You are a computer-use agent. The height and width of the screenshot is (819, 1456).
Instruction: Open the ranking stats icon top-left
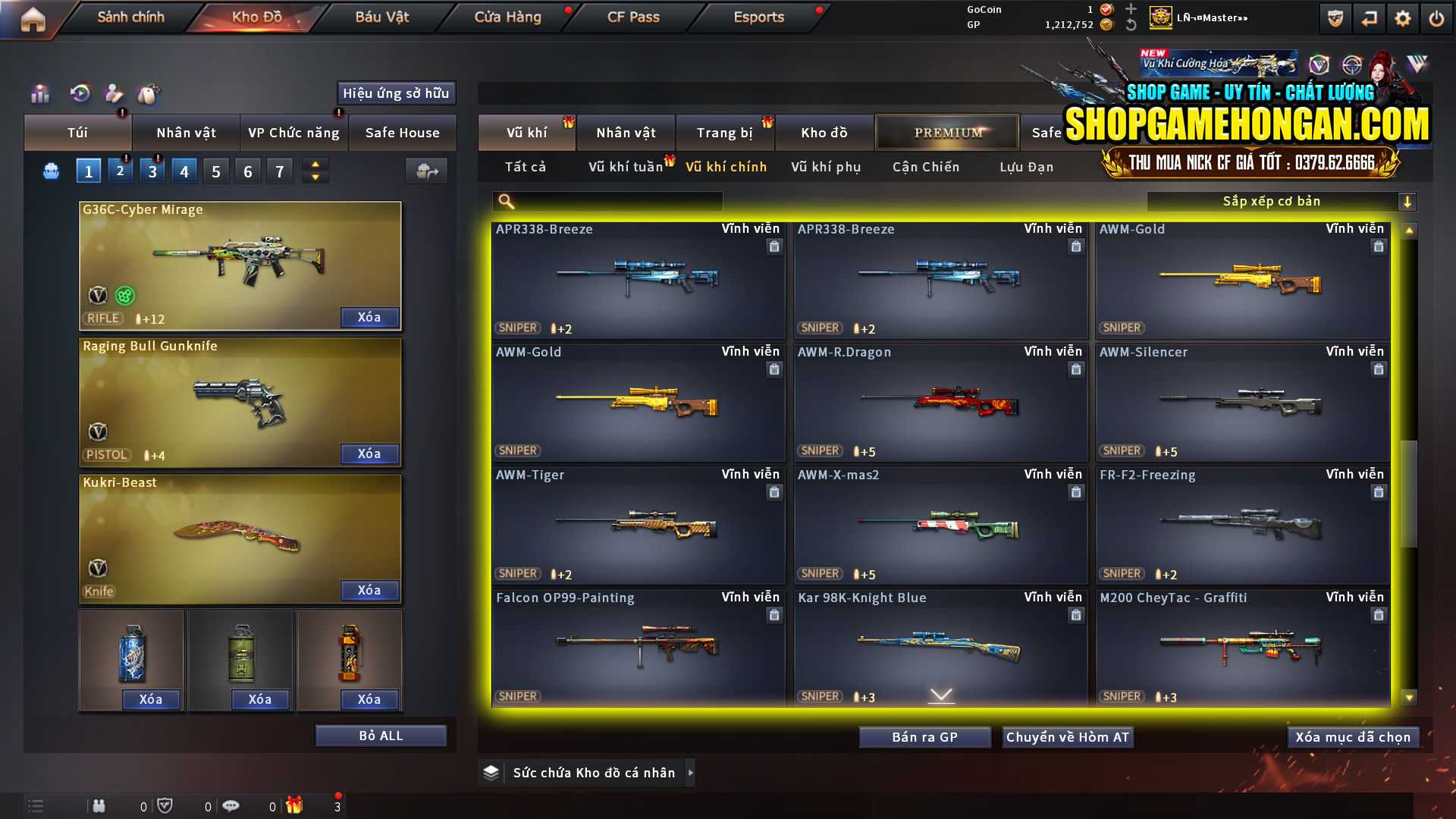pos(39,94)
